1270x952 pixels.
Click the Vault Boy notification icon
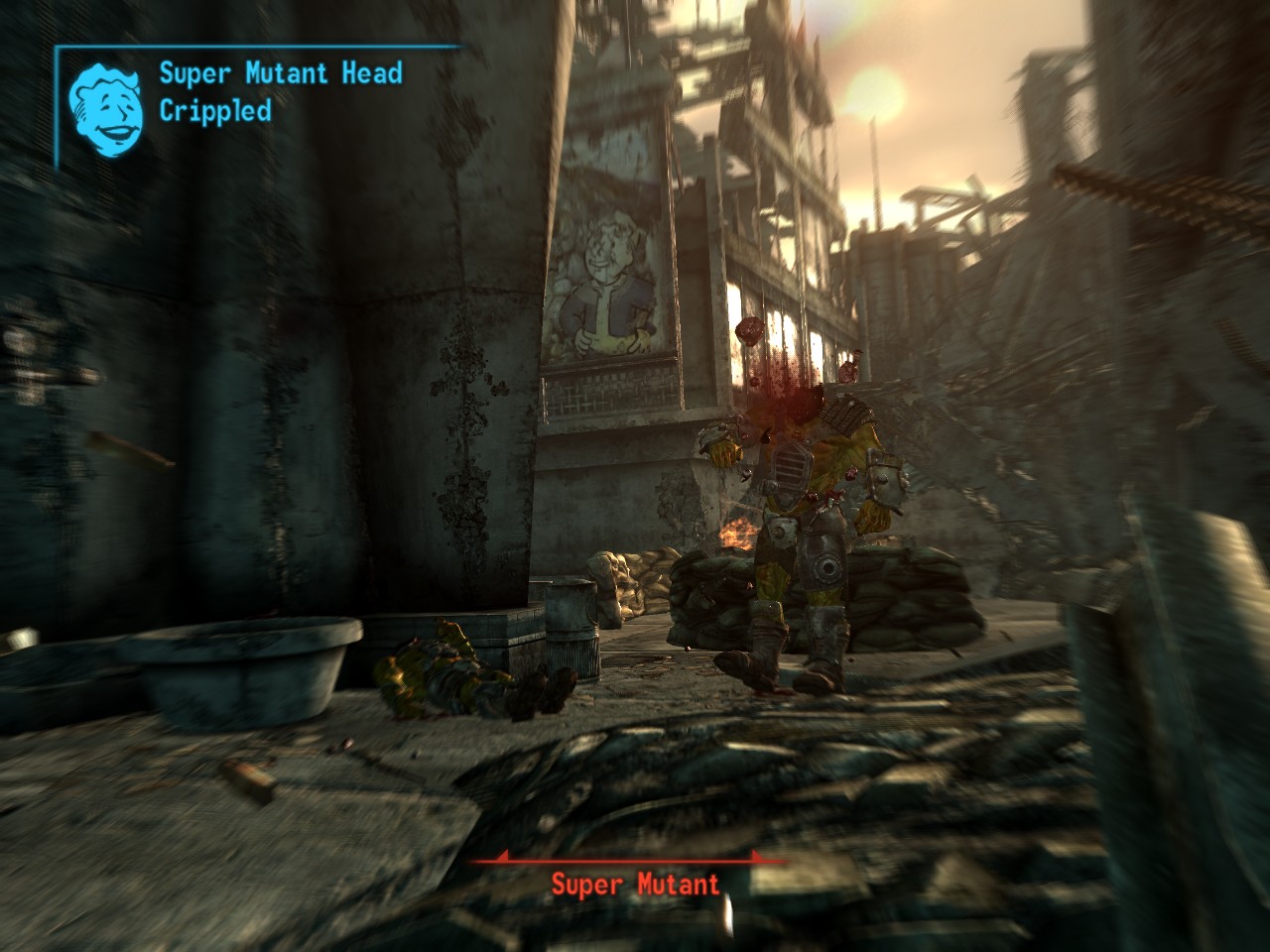pyautogui.click(x=106, y=104)
